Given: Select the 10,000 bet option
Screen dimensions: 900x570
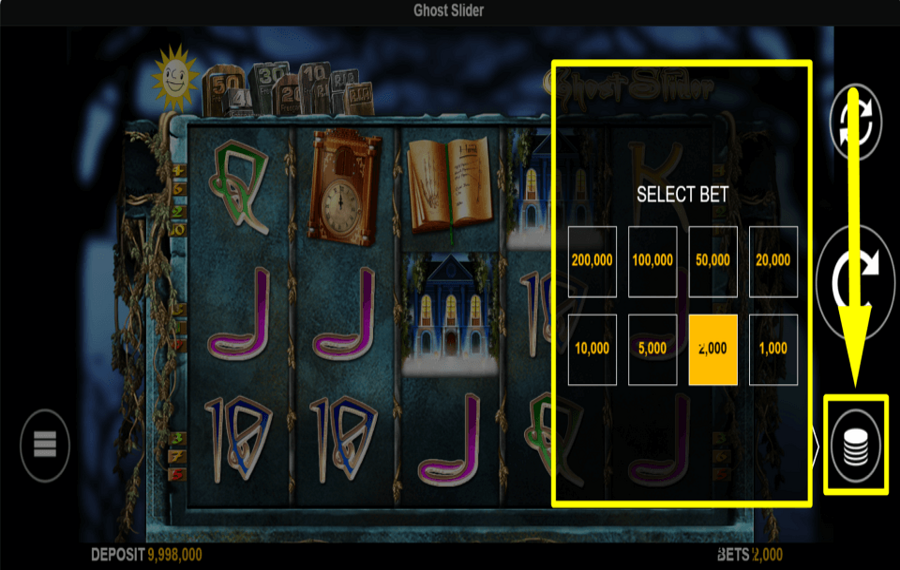Looking at the screenshot, I should pyautogui.click(x=592, y=350).
